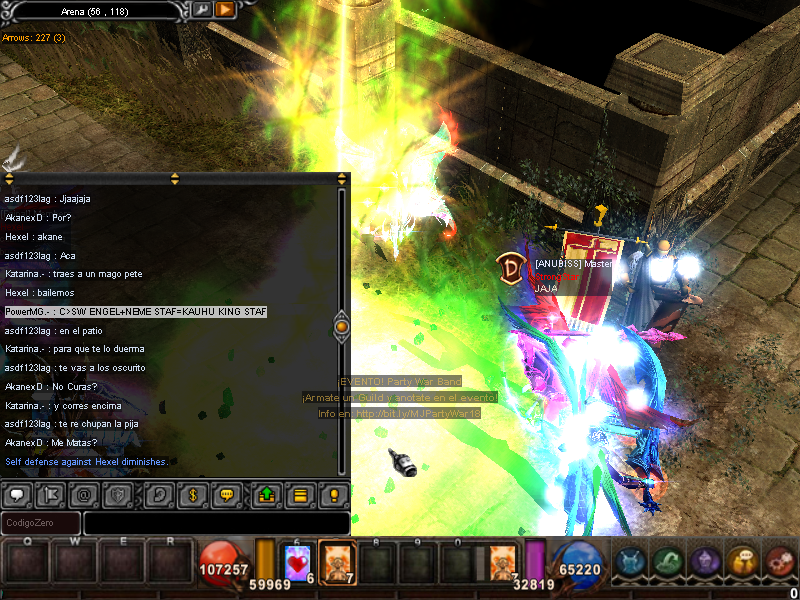This screenshot has height=600, width=800.
Task: Click the yellow exclamation chat button
Action: pos(334,494)
